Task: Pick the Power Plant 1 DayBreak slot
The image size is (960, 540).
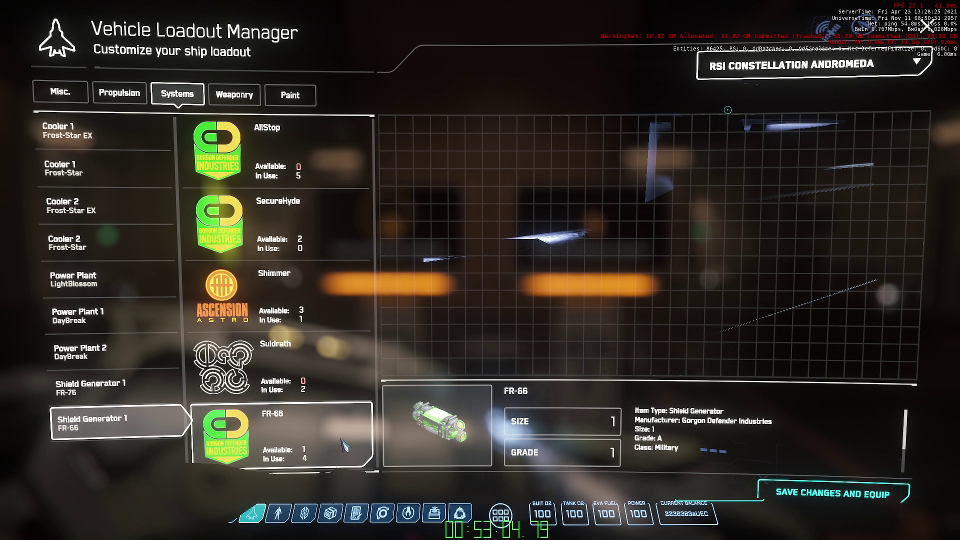Action: [x=111, y=316]
